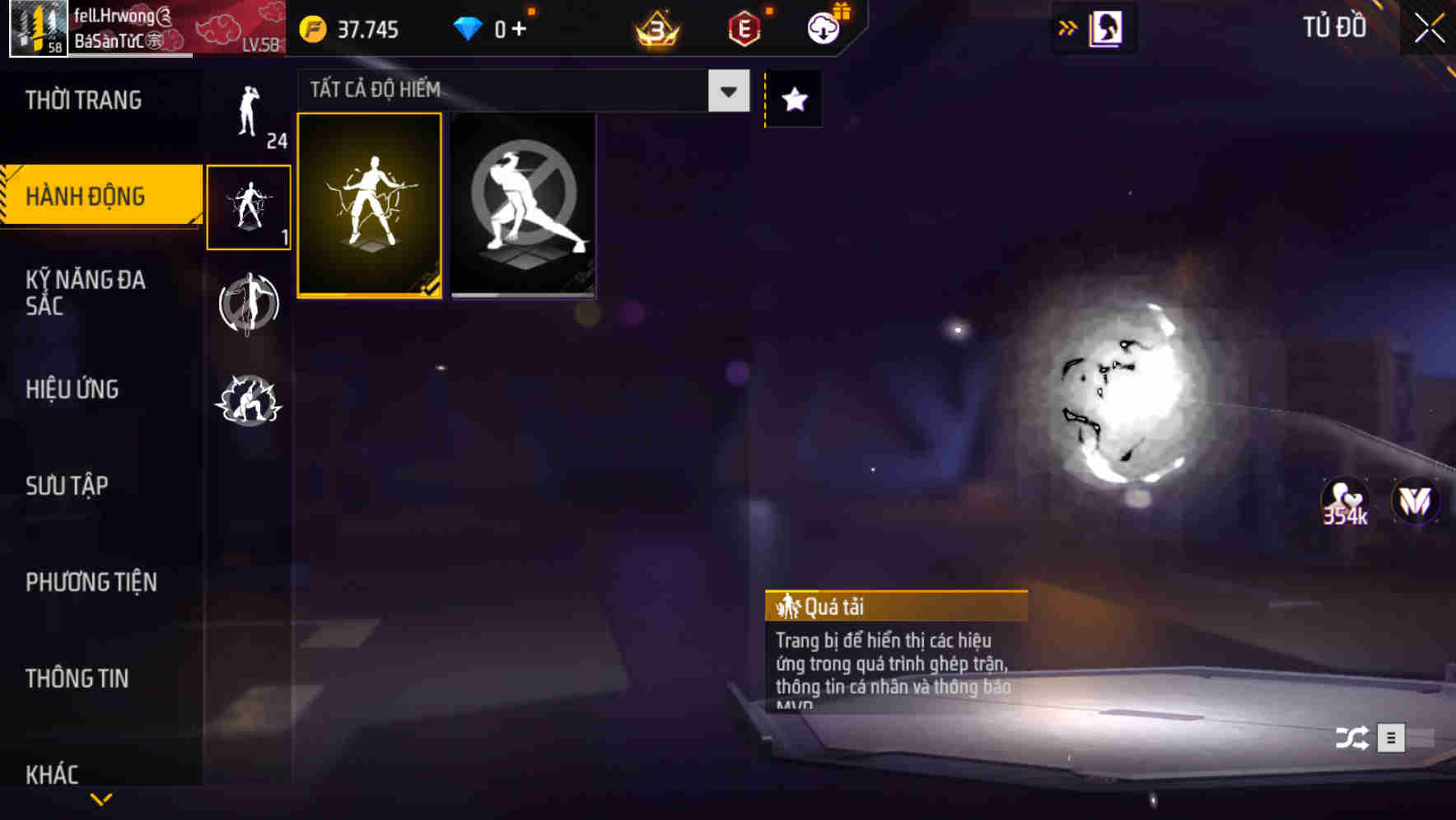The height and width of the screenshot is (820, 1456).
Task: Select the golden 'Quá tải' emote thumbnail
Action: pyautogui.click(x=370, y=206)
